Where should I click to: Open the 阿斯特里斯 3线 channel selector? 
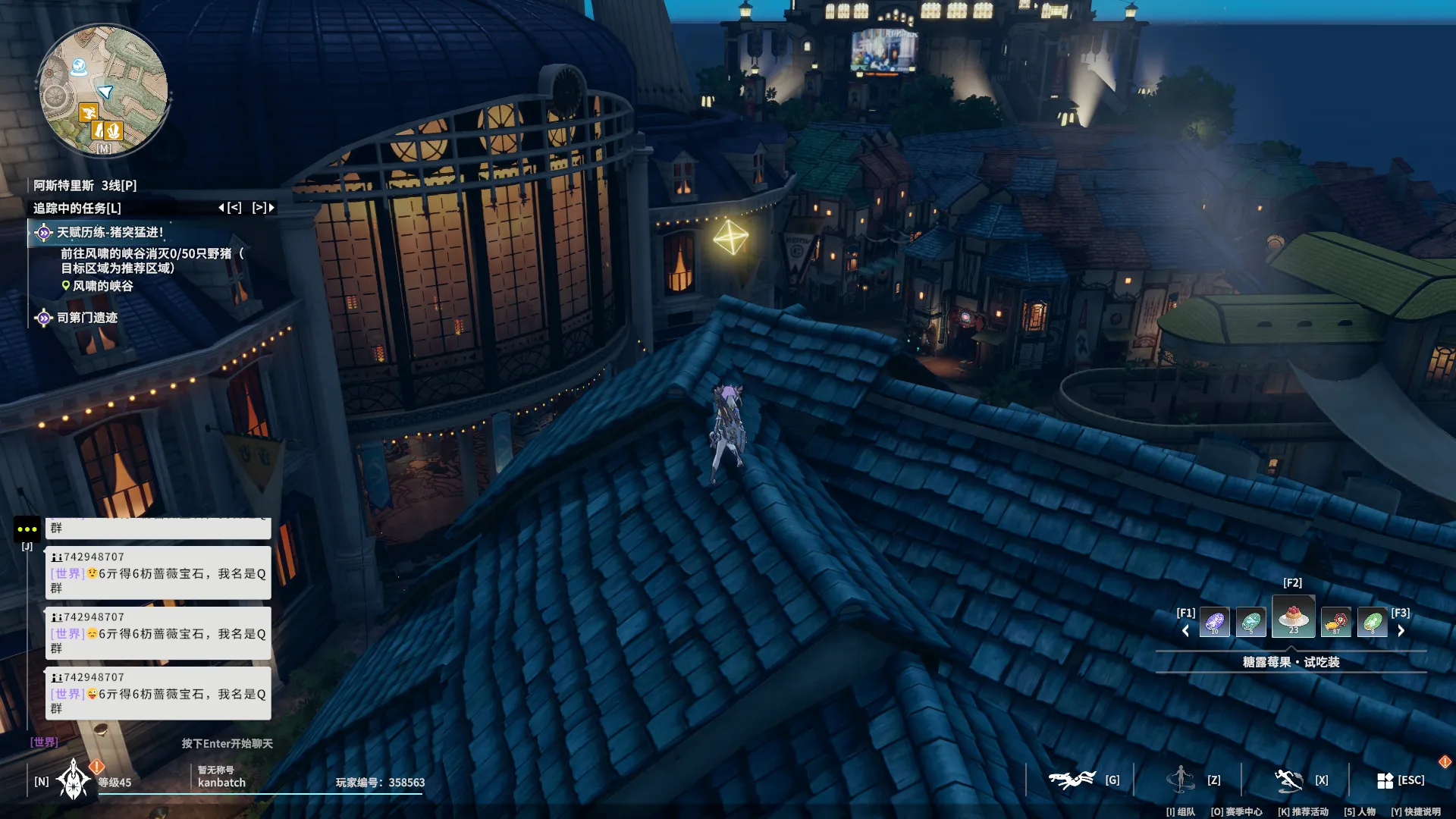coord(84,186)
